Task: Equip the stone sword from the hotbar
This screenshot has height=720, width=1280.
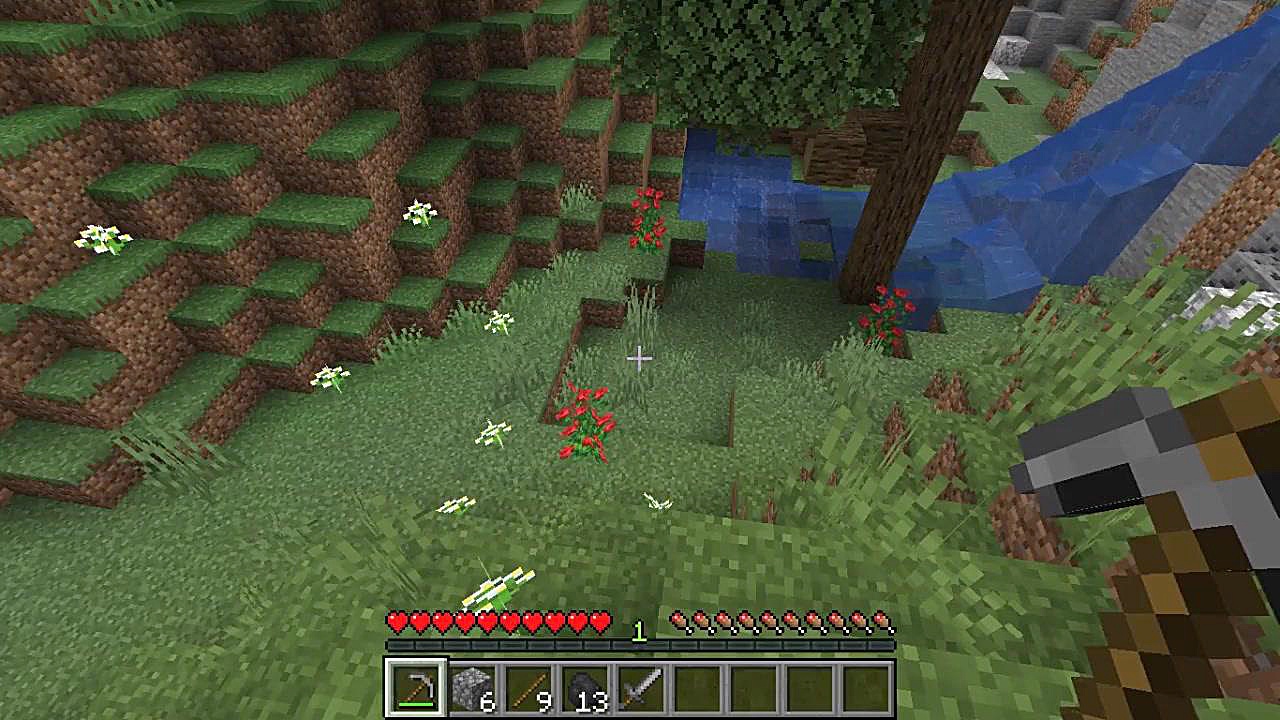Action: click(x=639, y=688)
